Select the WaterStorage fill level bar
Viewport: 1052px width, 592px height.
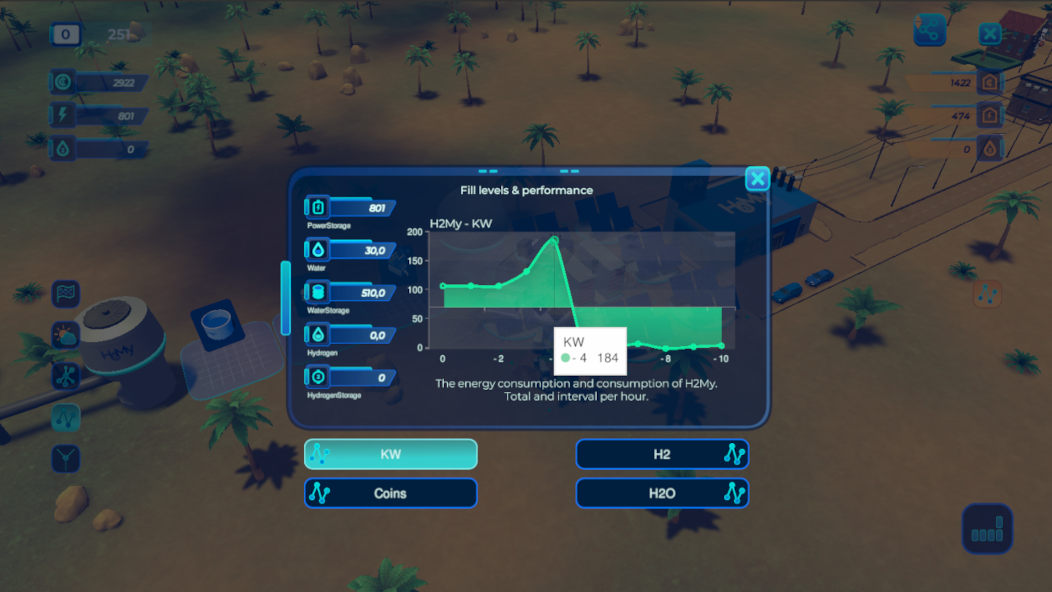point(360,293)
